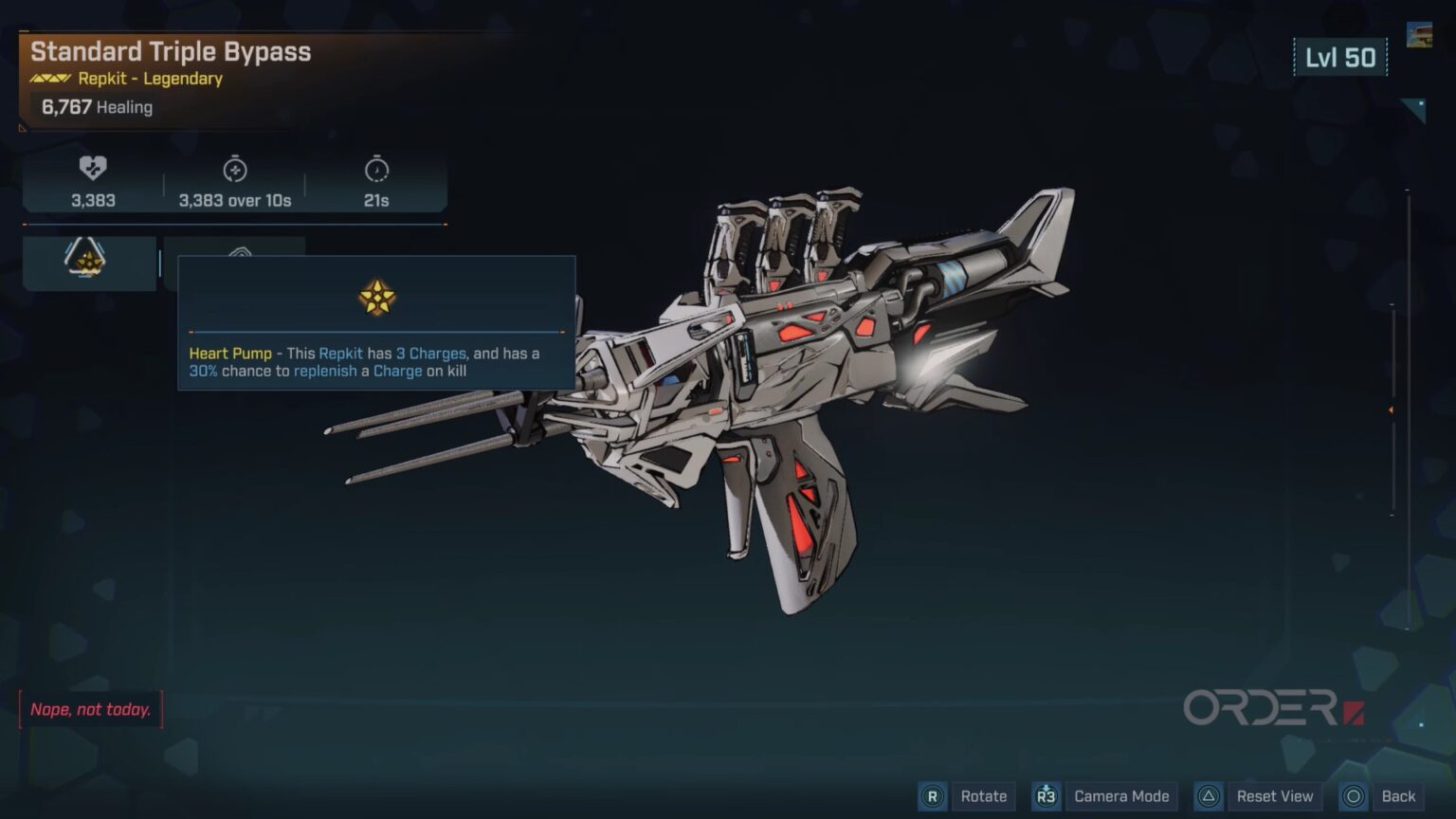Click the R button prompt icon beside Rotate
Image resolution: width=1456 pixels, height=819 pixels.
(933, 796)
